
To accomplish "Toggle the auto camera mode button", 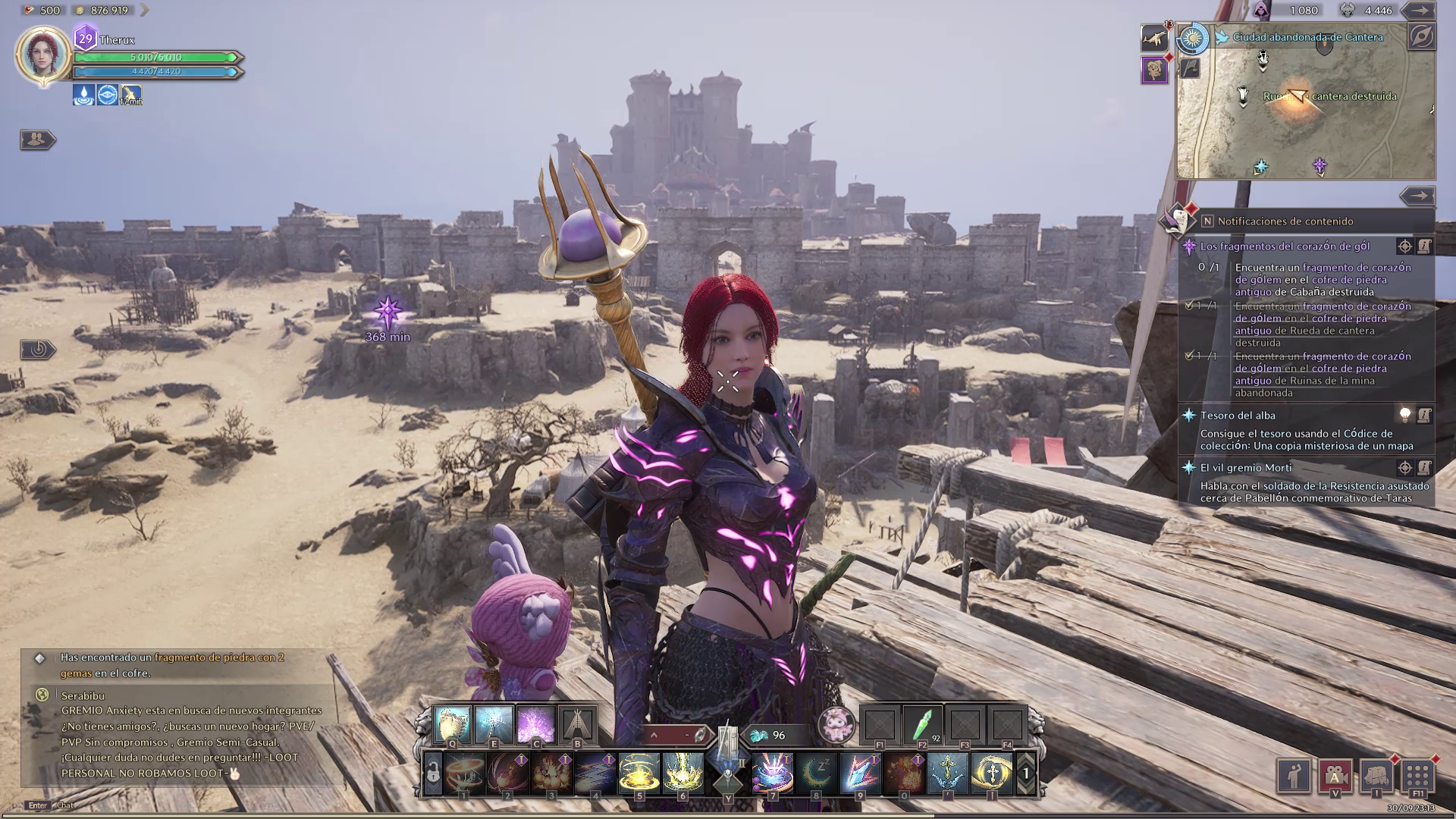I will 1335,775.
